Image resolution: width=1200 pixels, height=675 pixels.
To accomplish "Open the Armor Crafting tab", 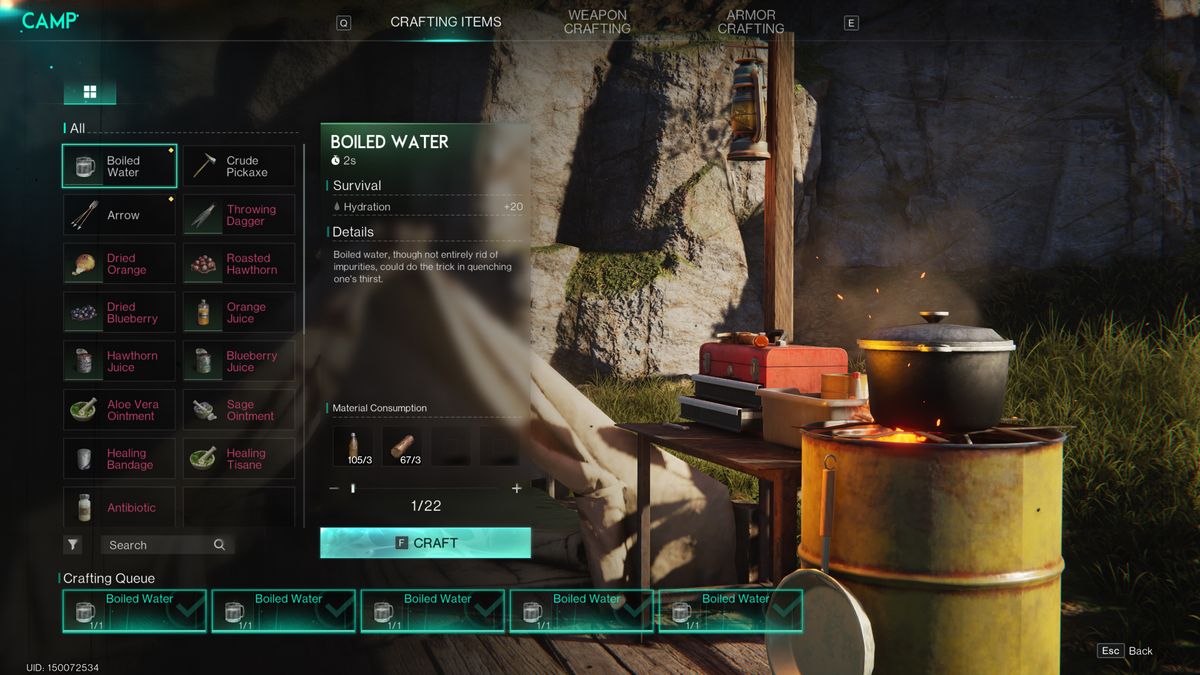I will tap(750, 22).
